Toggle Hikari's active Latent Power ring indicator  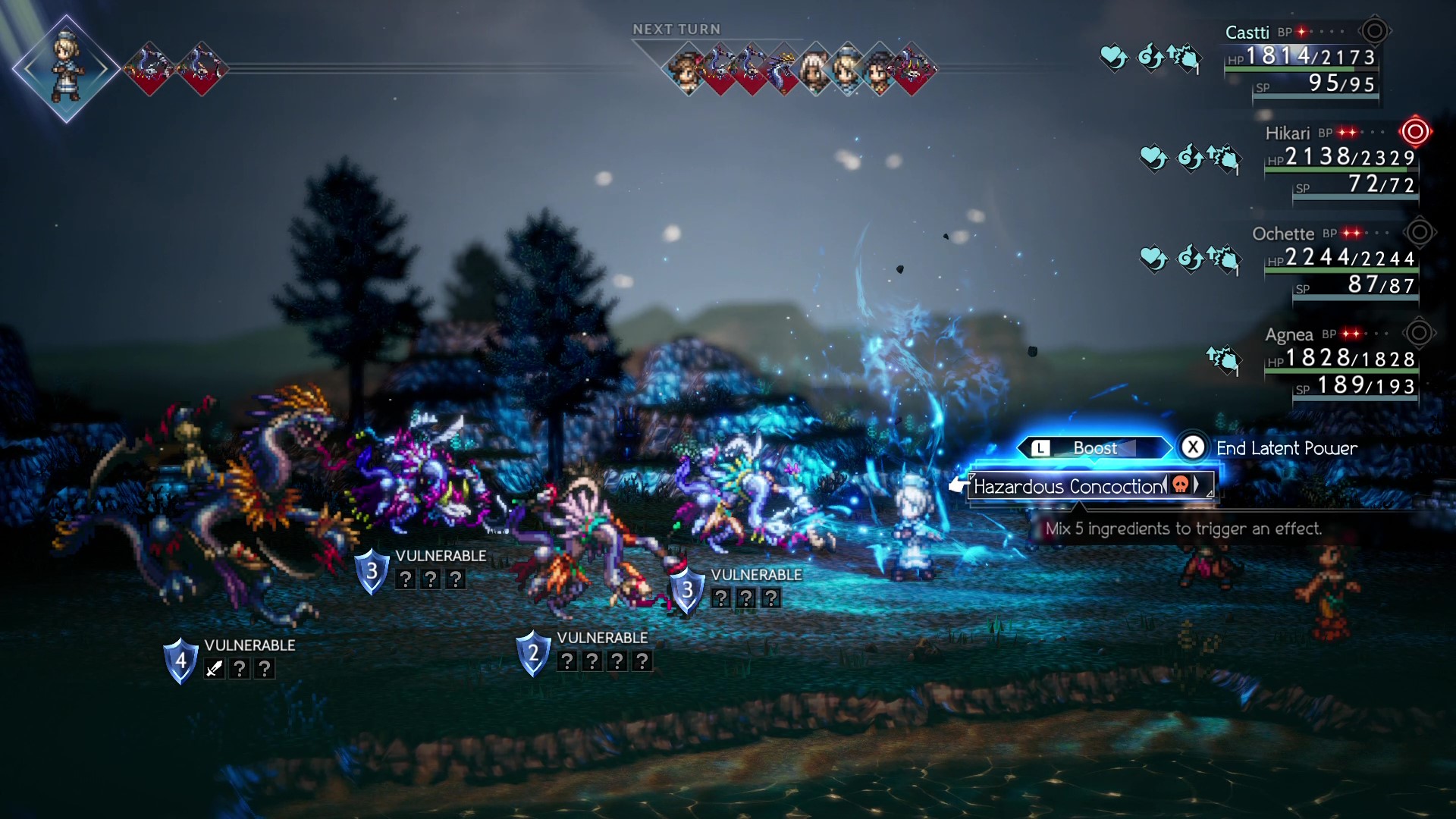1415,131
